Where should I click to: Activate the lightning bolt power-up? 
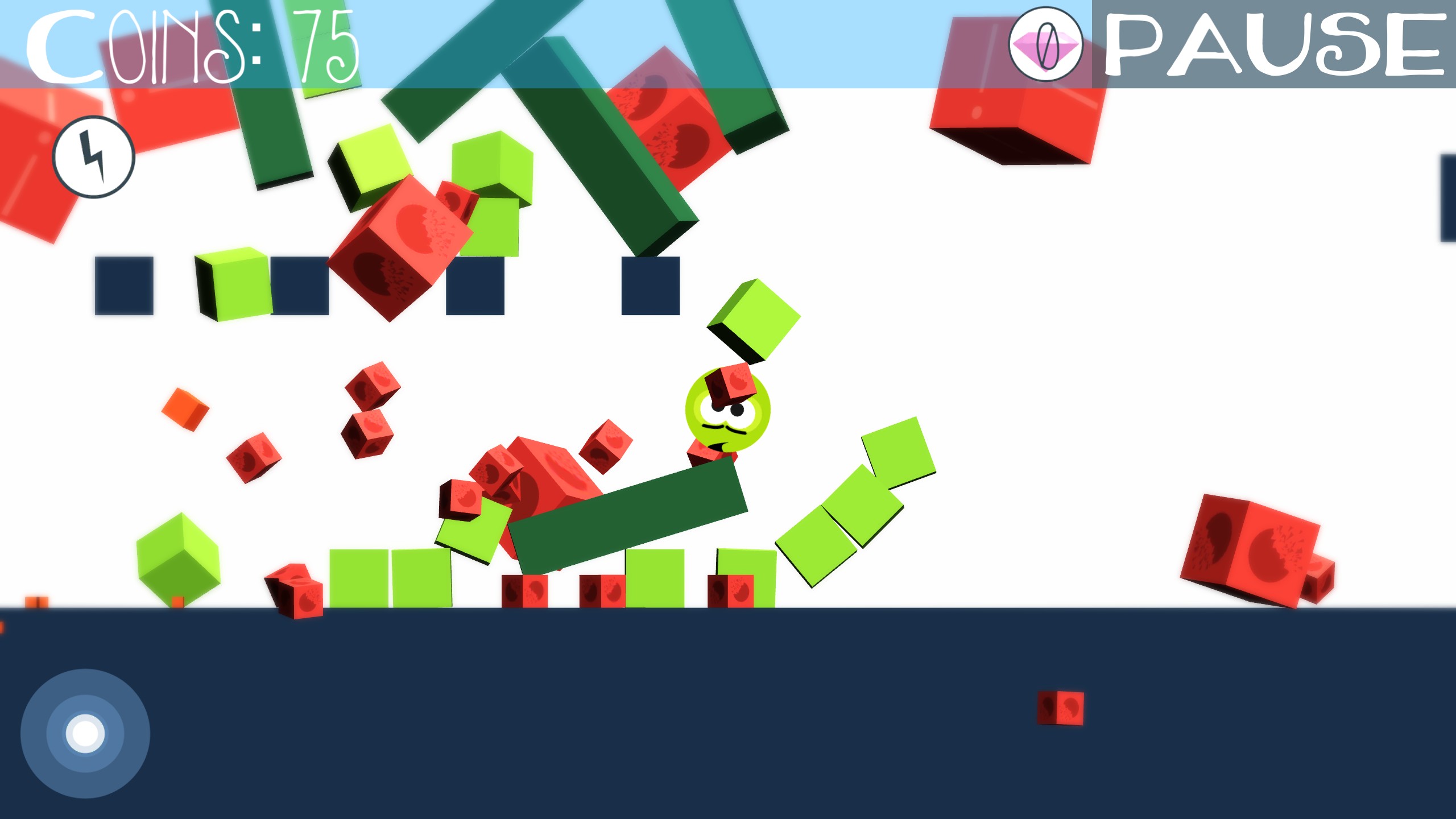94,157
